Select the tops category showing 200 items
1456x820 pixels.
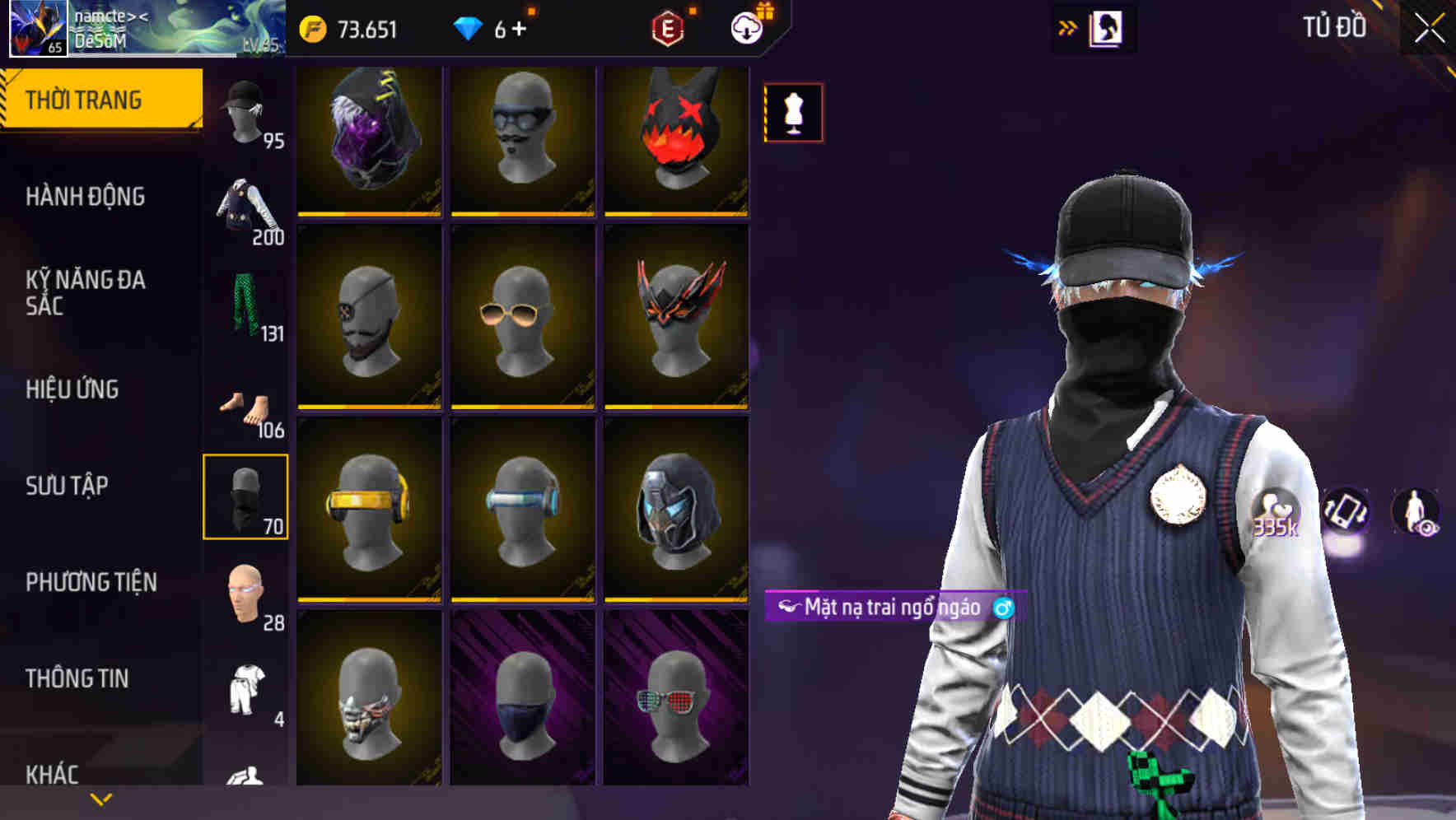[x=246, y=206]
